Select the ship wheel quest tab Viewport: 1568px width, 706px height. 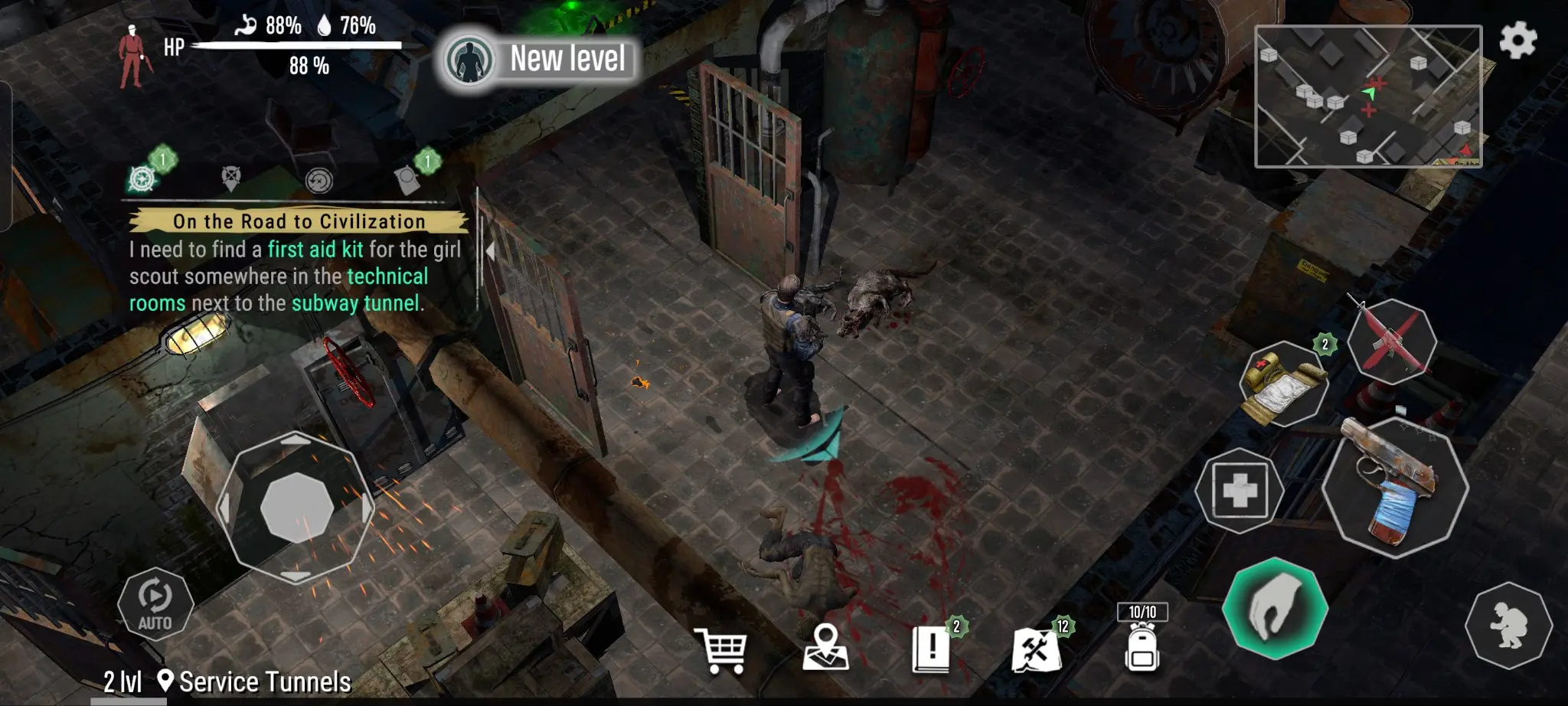(x=142, y=179)
